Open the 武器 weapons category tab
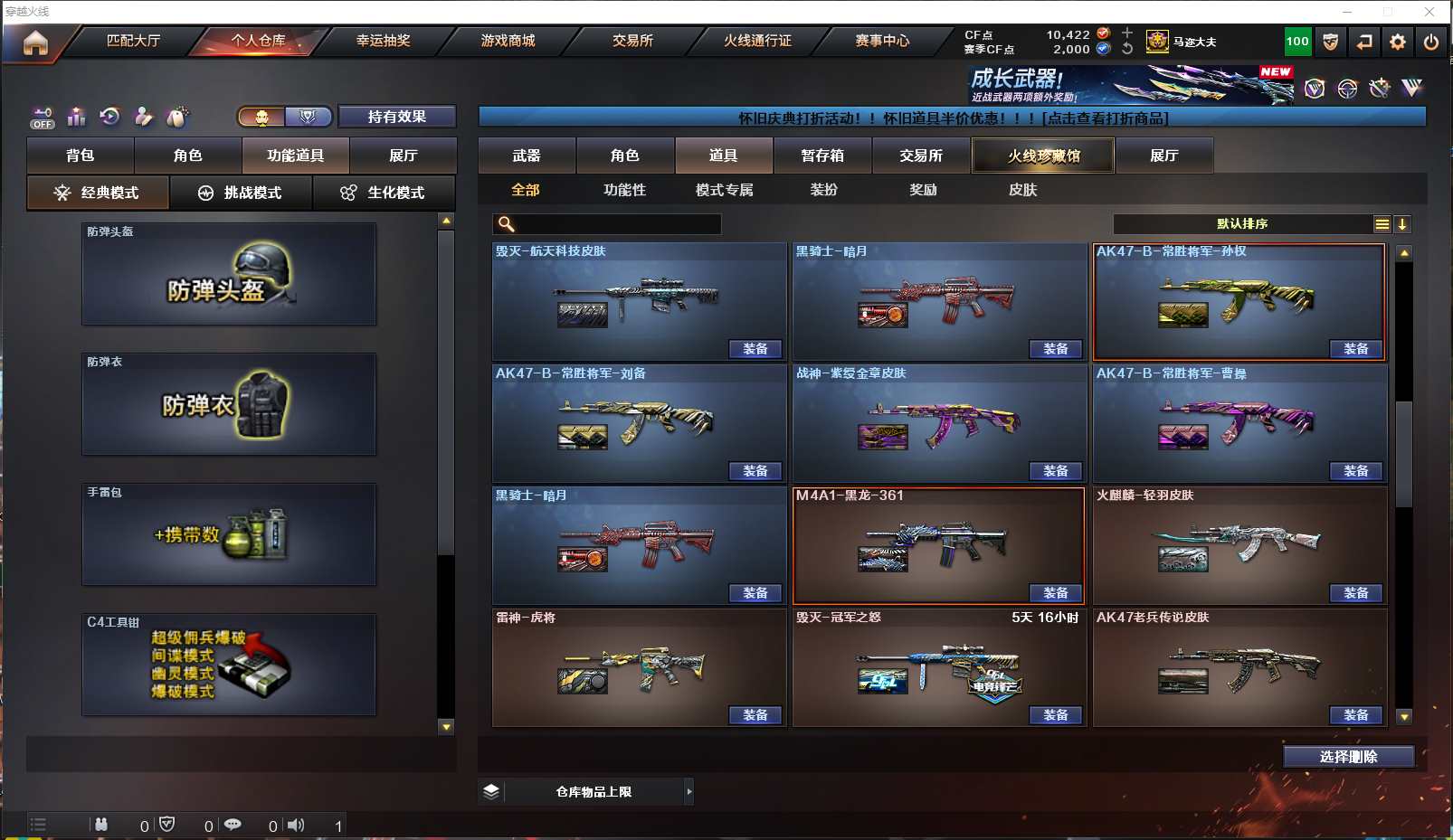 [527, 156]
